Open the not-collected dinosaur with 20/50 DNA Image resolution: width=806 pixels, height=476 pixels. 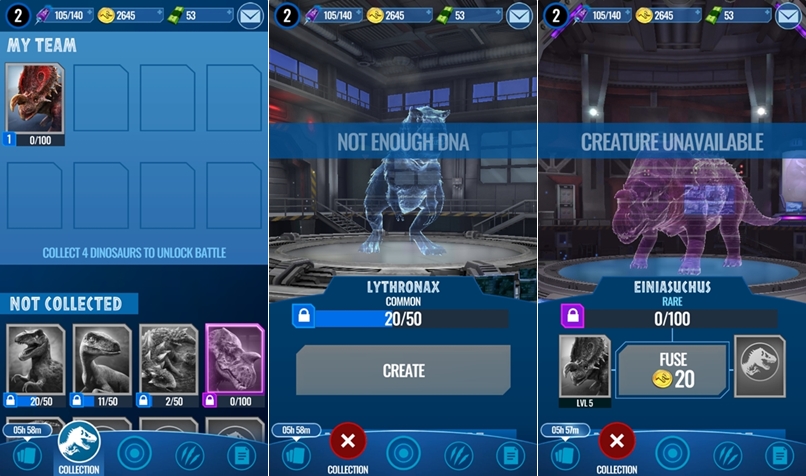tap(36, 362)
